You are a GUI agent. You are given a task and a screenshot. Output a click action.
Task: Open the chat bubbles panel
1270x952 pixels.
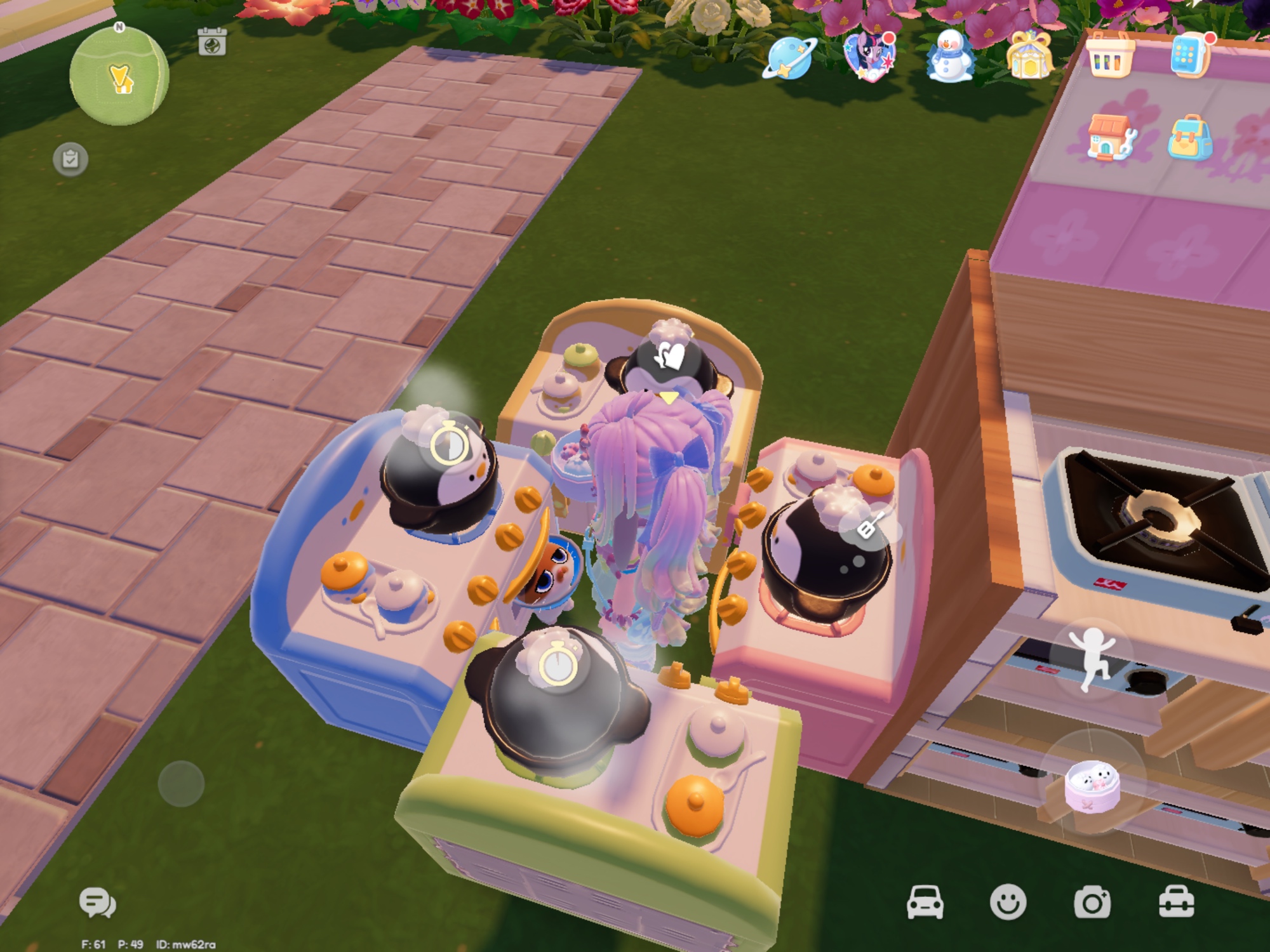[97, 902]
